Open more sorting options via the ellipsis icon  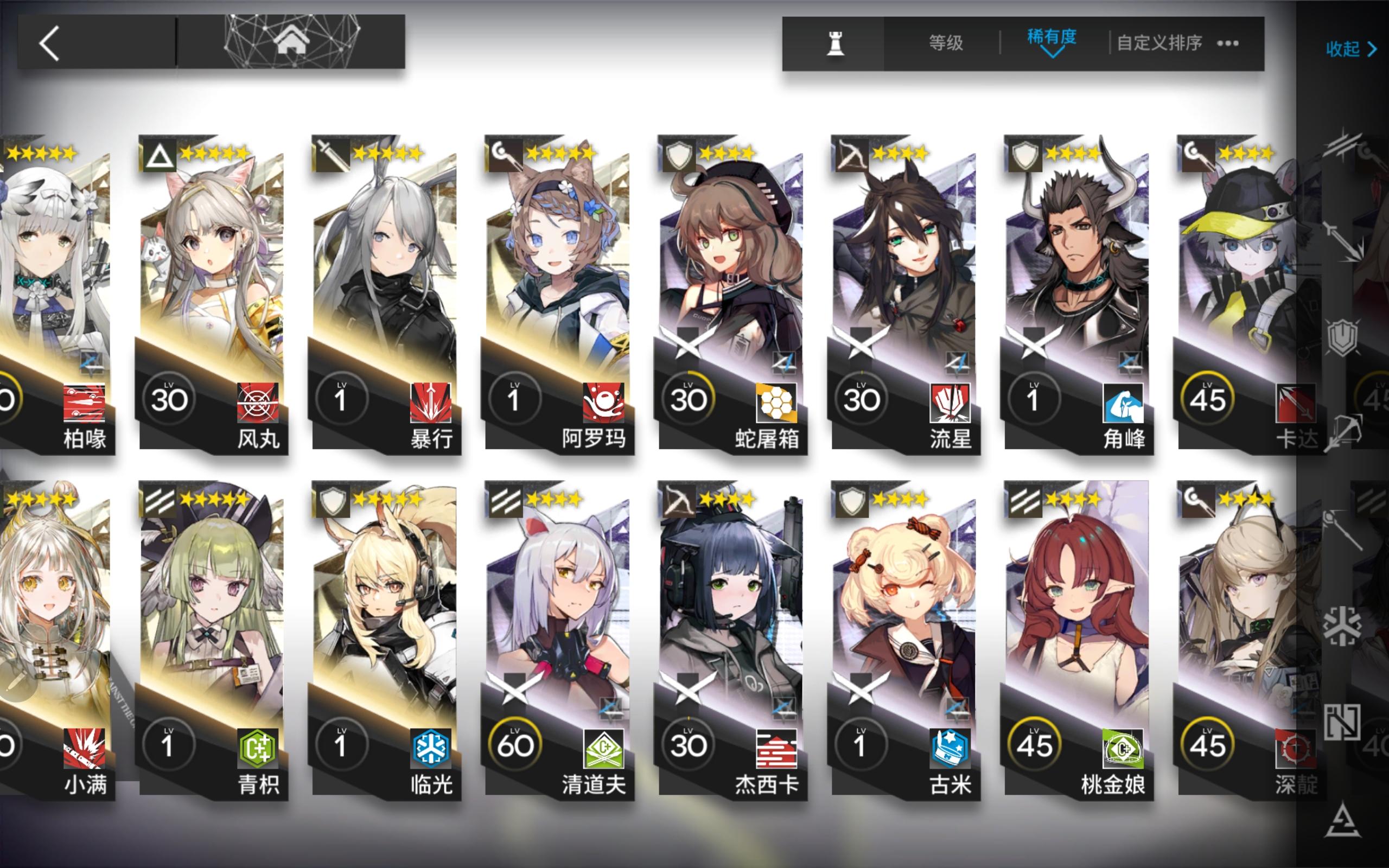tap(1228, 43)
